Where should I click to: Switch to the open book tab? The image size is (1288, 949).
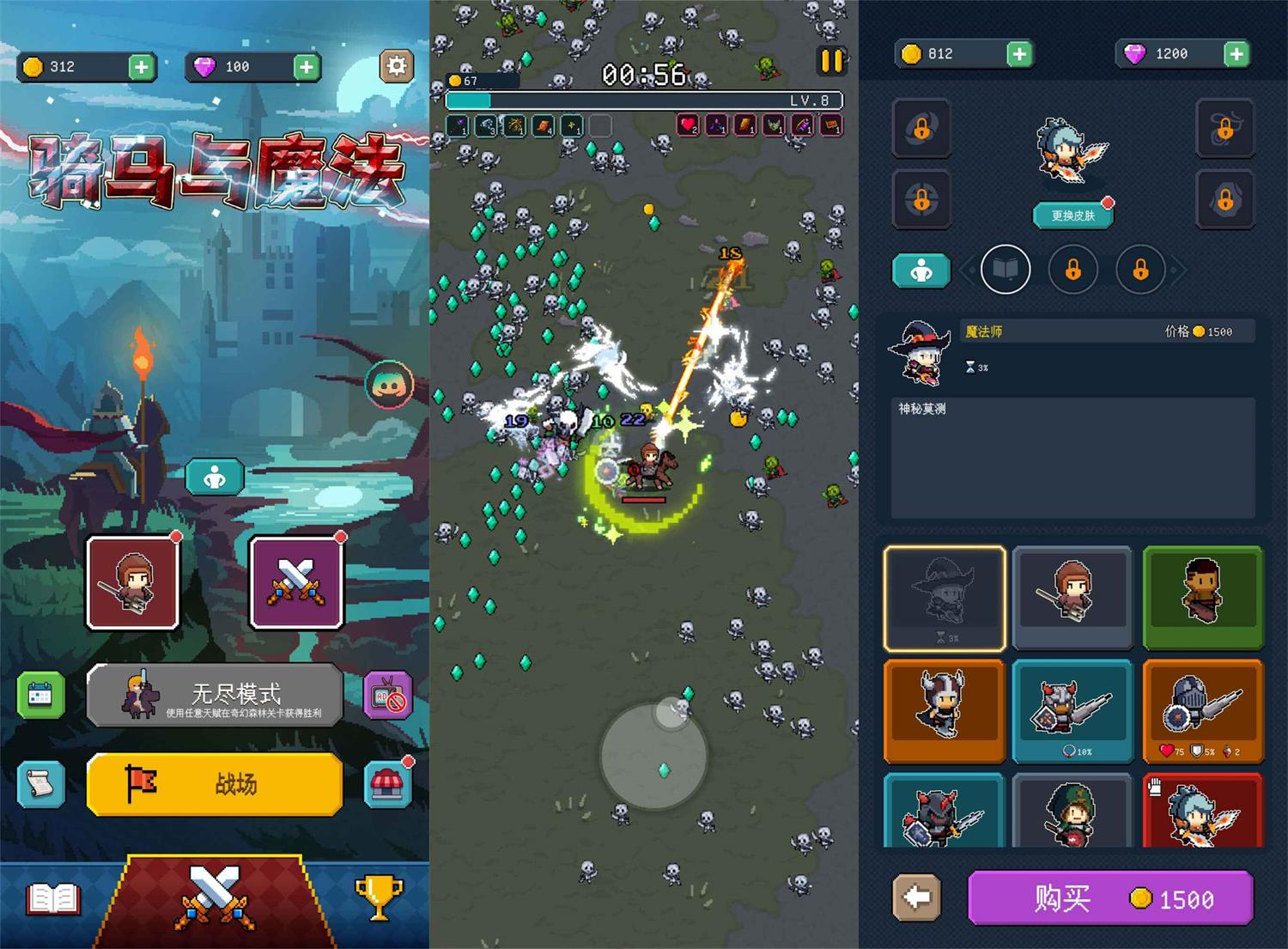coord(53,899)
